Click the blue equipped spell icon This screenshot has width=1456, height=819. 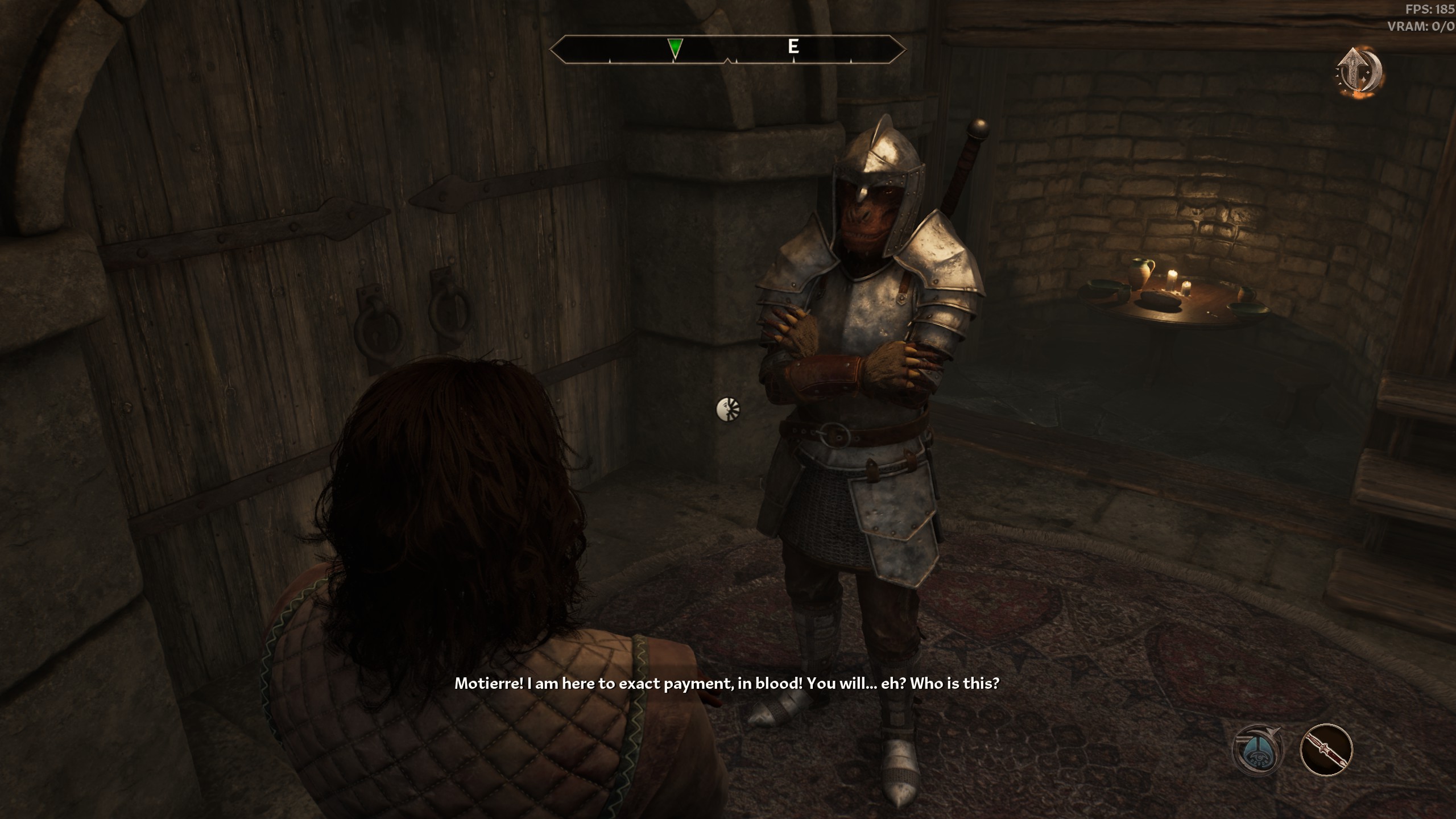click(x=1258, y=750)
